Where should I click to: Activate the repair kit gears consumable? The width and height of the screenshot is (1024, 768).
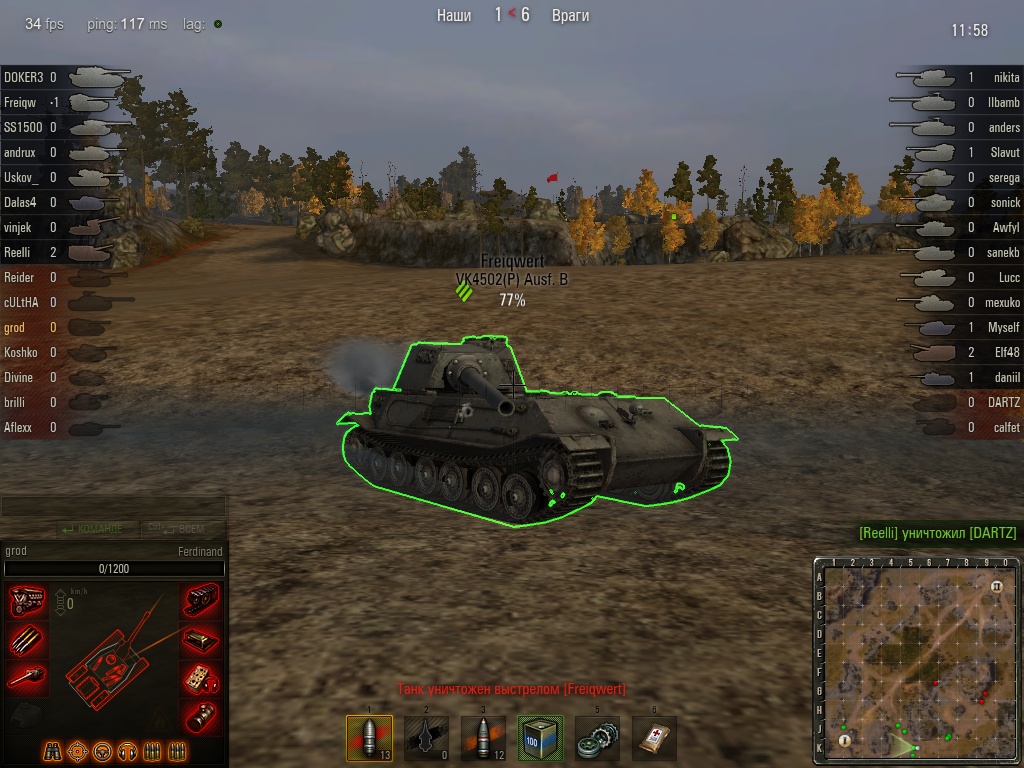tap(598, 738)
